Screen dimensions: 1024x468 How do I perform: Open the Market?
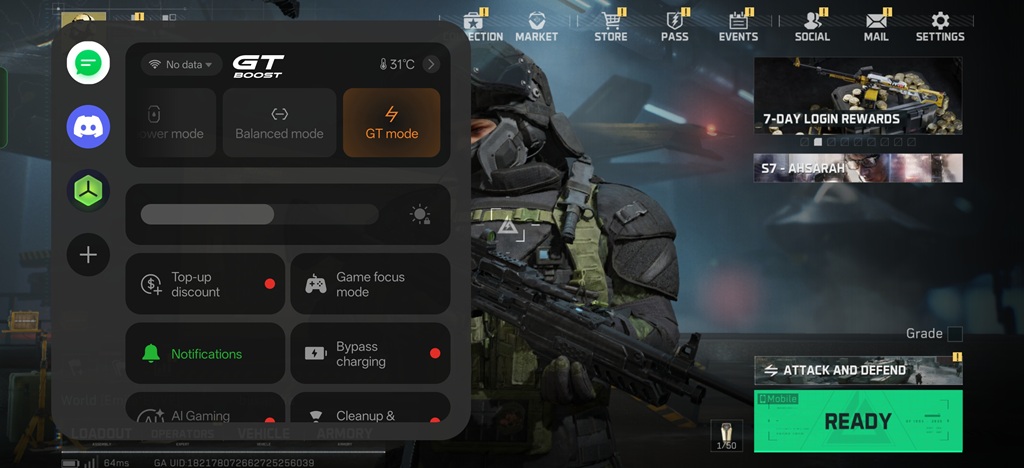(537, 26)
